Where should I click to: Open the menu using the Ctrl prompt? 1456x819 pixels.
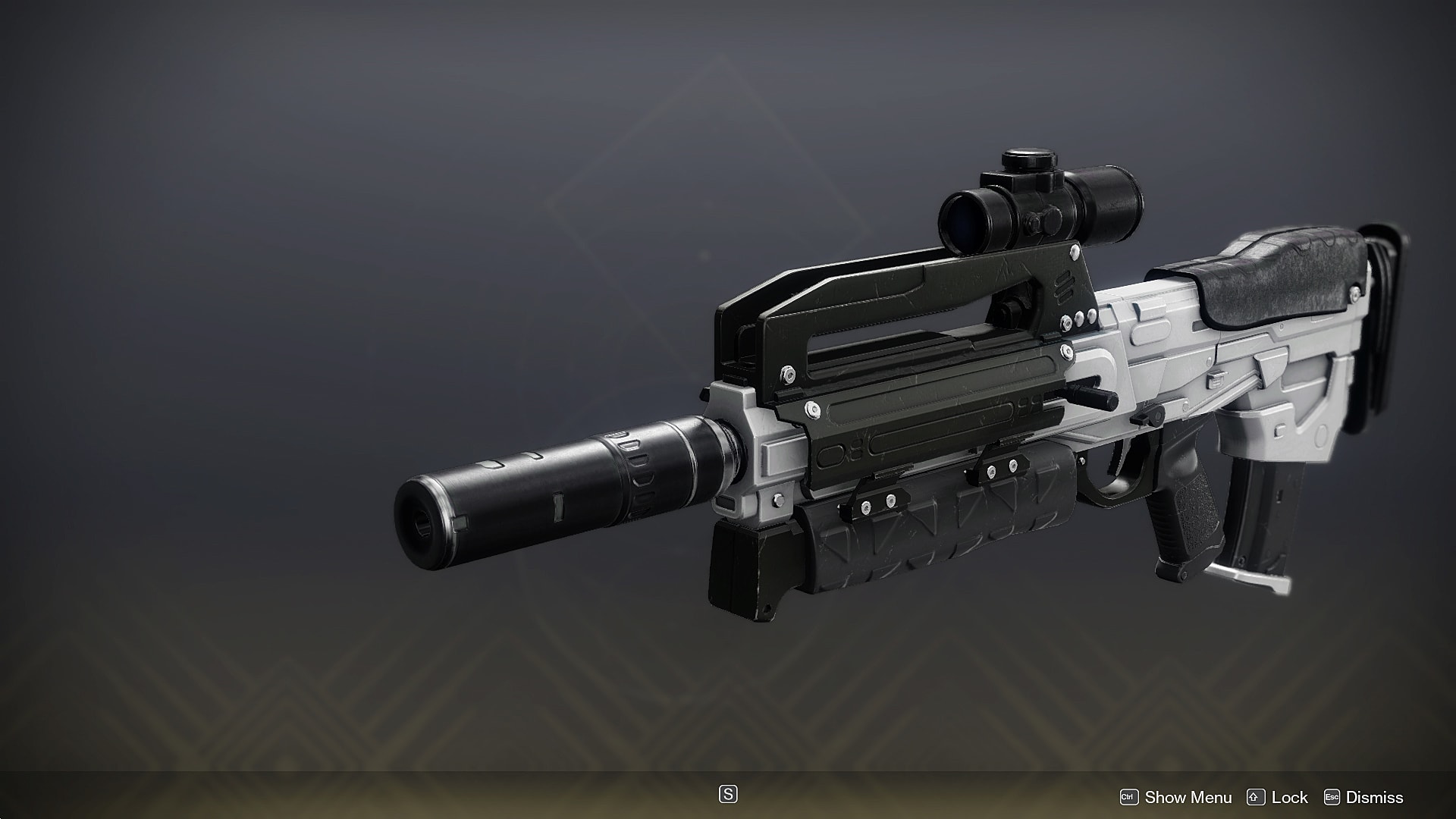tap(1129, 797)
